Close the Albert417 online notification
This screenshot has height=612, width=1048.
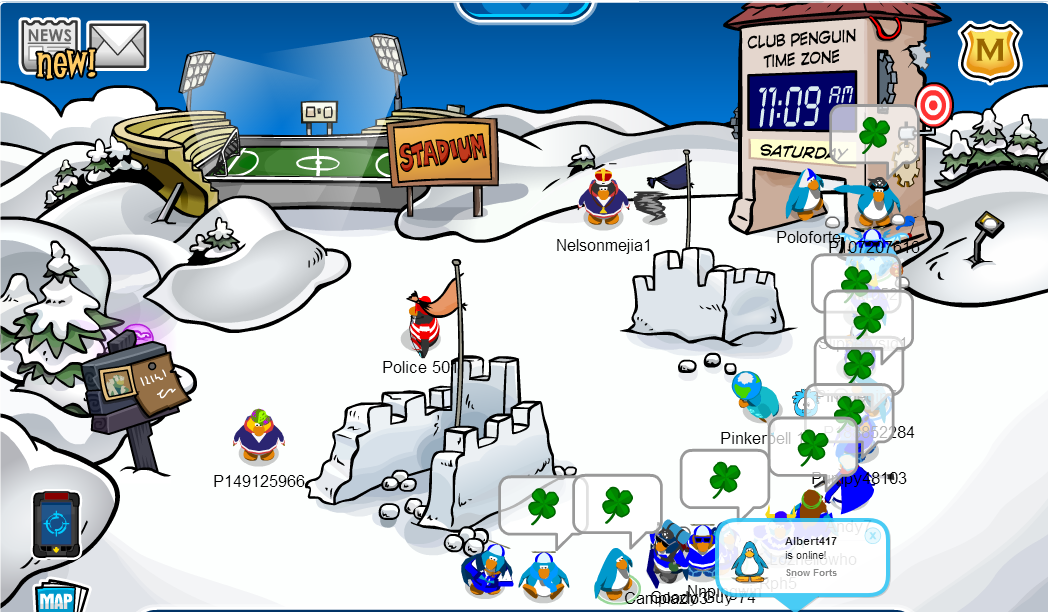point(873,536)
